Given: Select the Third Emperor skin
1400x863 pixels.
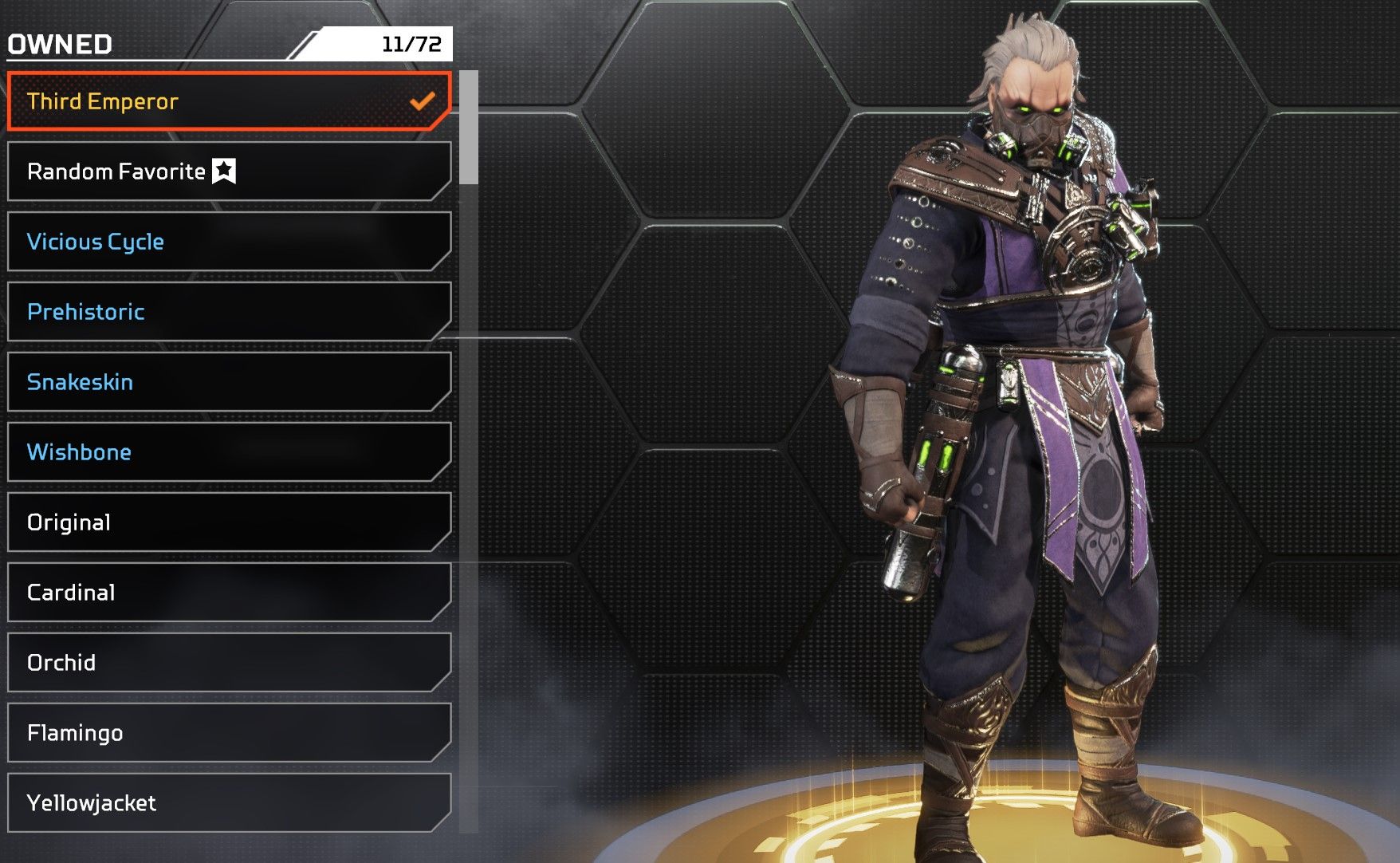Looking at the screenshot, I should tap(229, 101).
